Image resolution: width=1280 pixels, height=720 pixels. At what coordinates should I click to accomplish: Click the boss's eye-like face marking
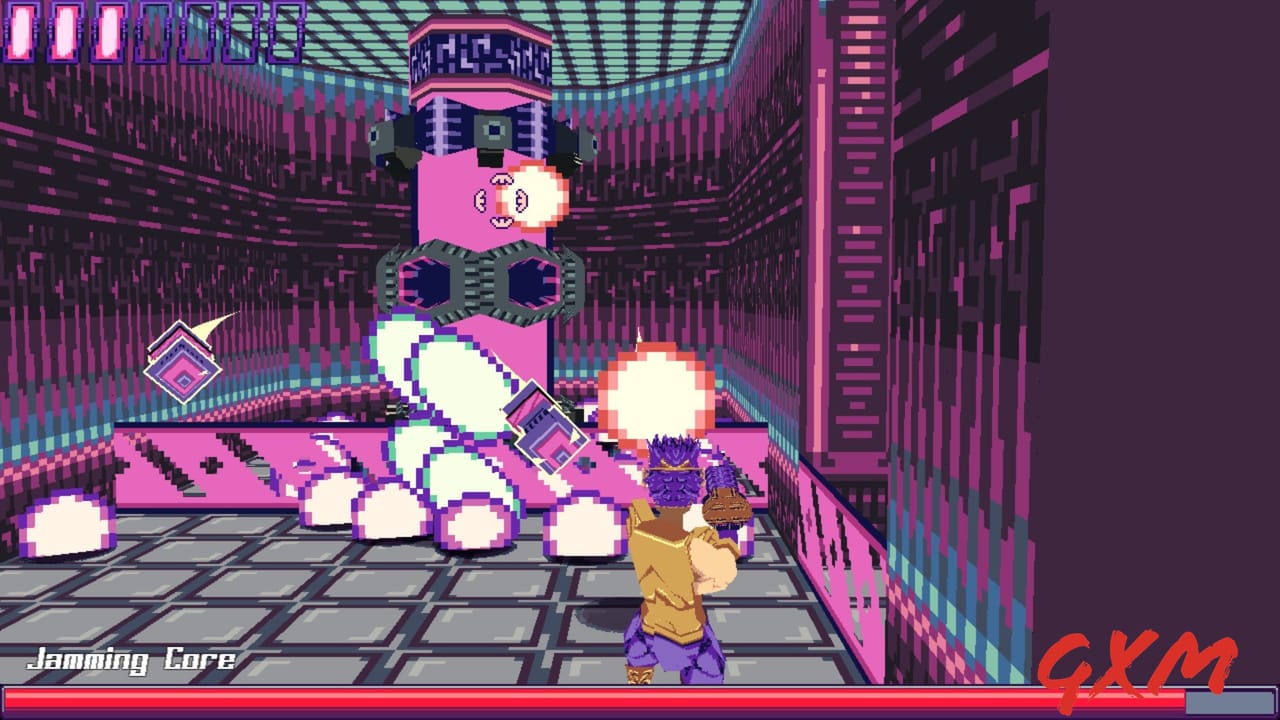pyautogui.click(x=500, y=200)
